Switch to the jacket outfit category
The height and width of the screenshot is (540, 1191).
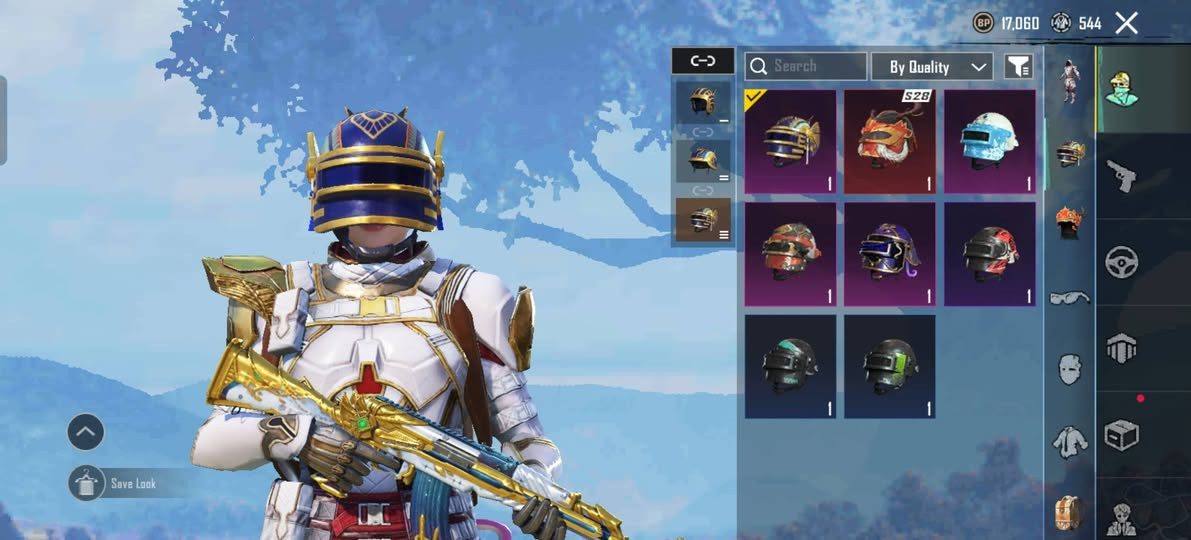(x=1069, y=440)
